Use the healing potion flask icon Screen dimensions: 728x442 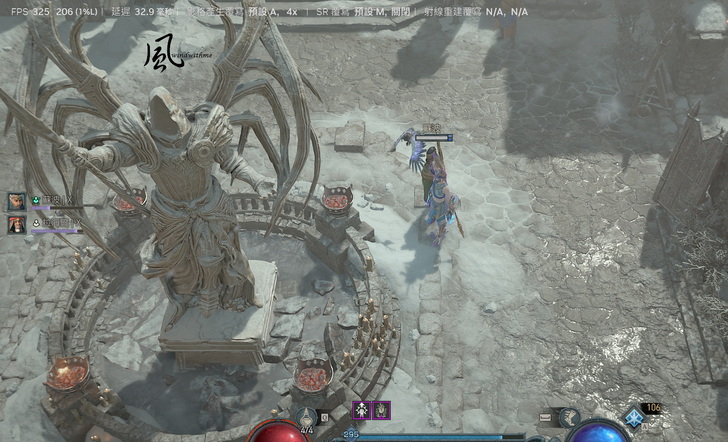click(x=307, y=416)
